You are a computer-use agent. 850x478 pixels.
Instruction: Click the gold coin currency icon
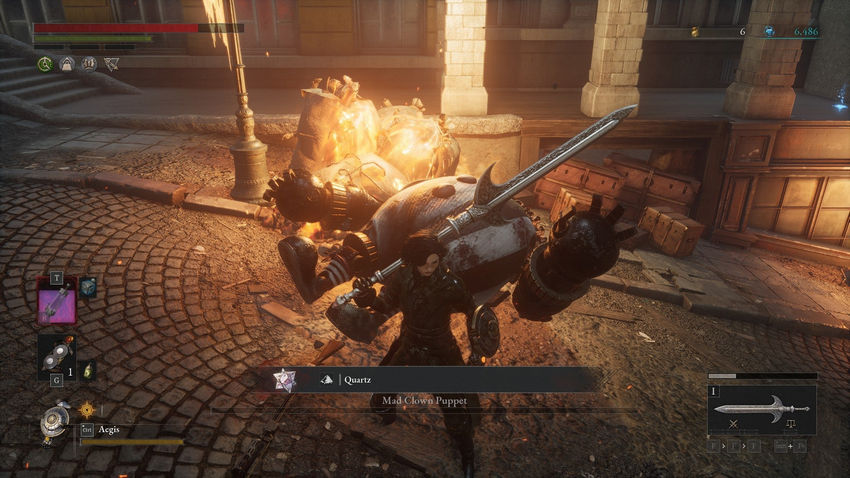coord(695,32)
